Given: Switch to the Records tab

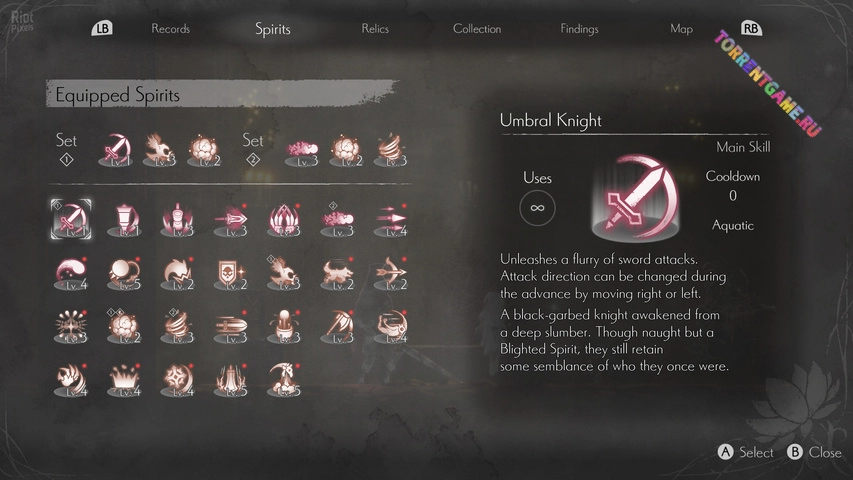Looking at the screenshot, I should tap(170, 29).
